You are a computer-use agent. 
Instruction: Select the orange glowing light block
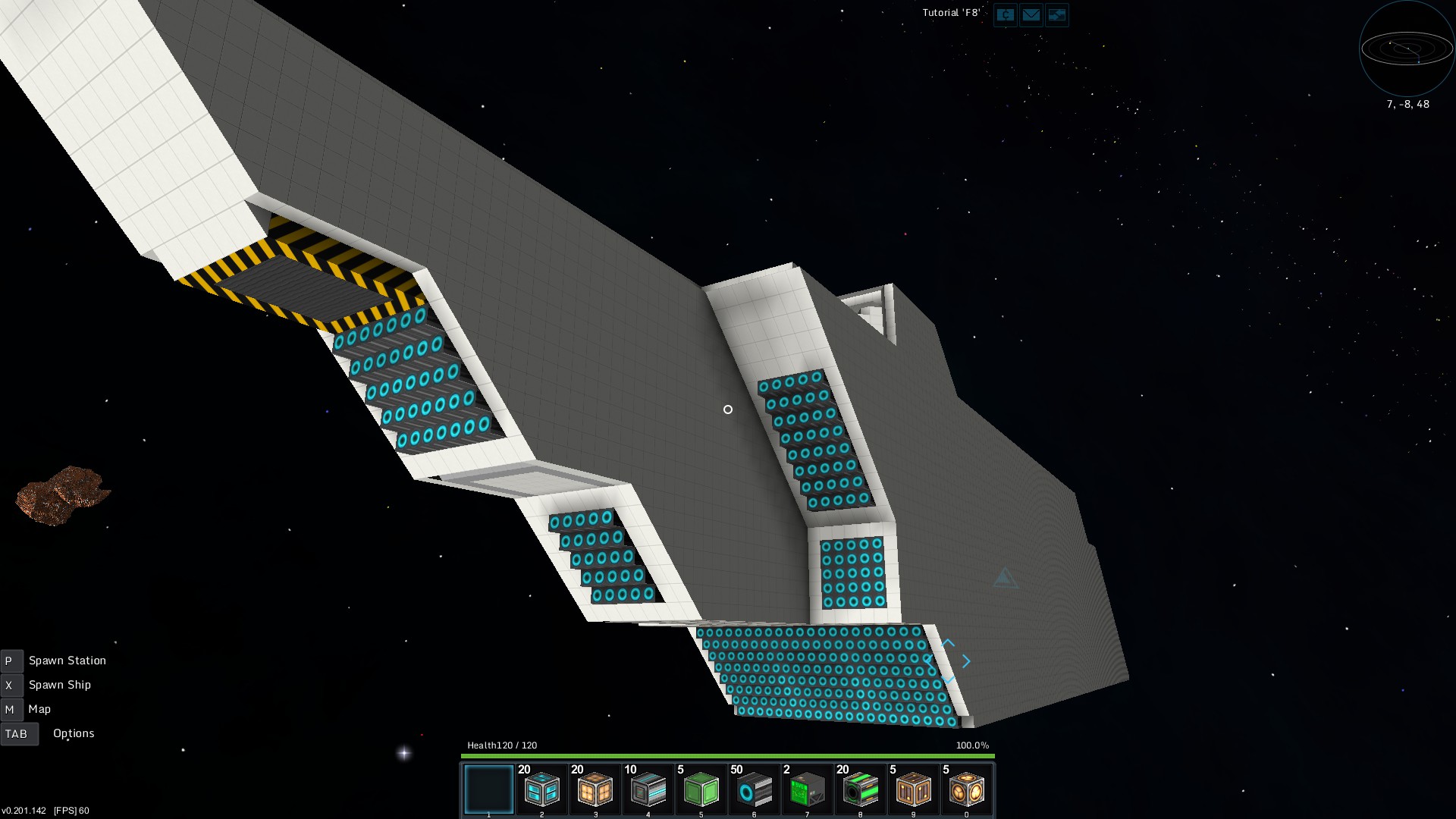click(x=595, y=790)
